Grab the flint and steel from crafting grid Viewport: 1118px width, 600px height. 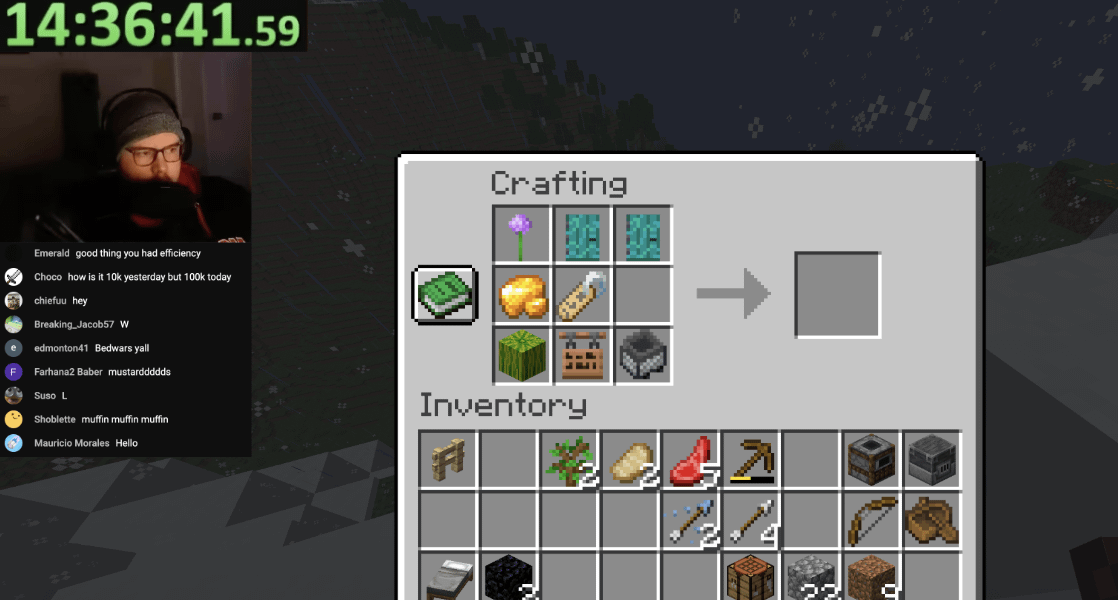(582, 296)
